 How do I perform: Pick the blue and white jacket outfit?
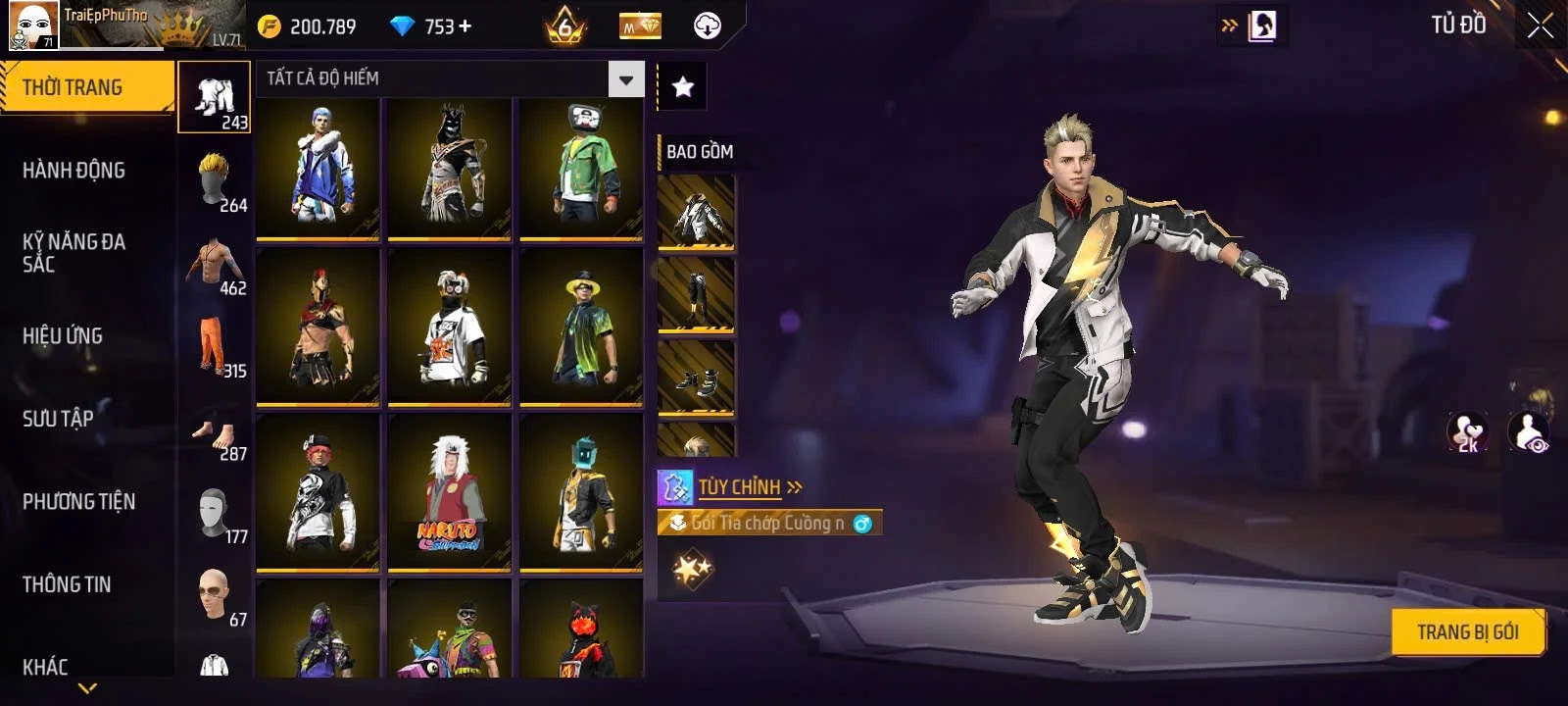318,168
